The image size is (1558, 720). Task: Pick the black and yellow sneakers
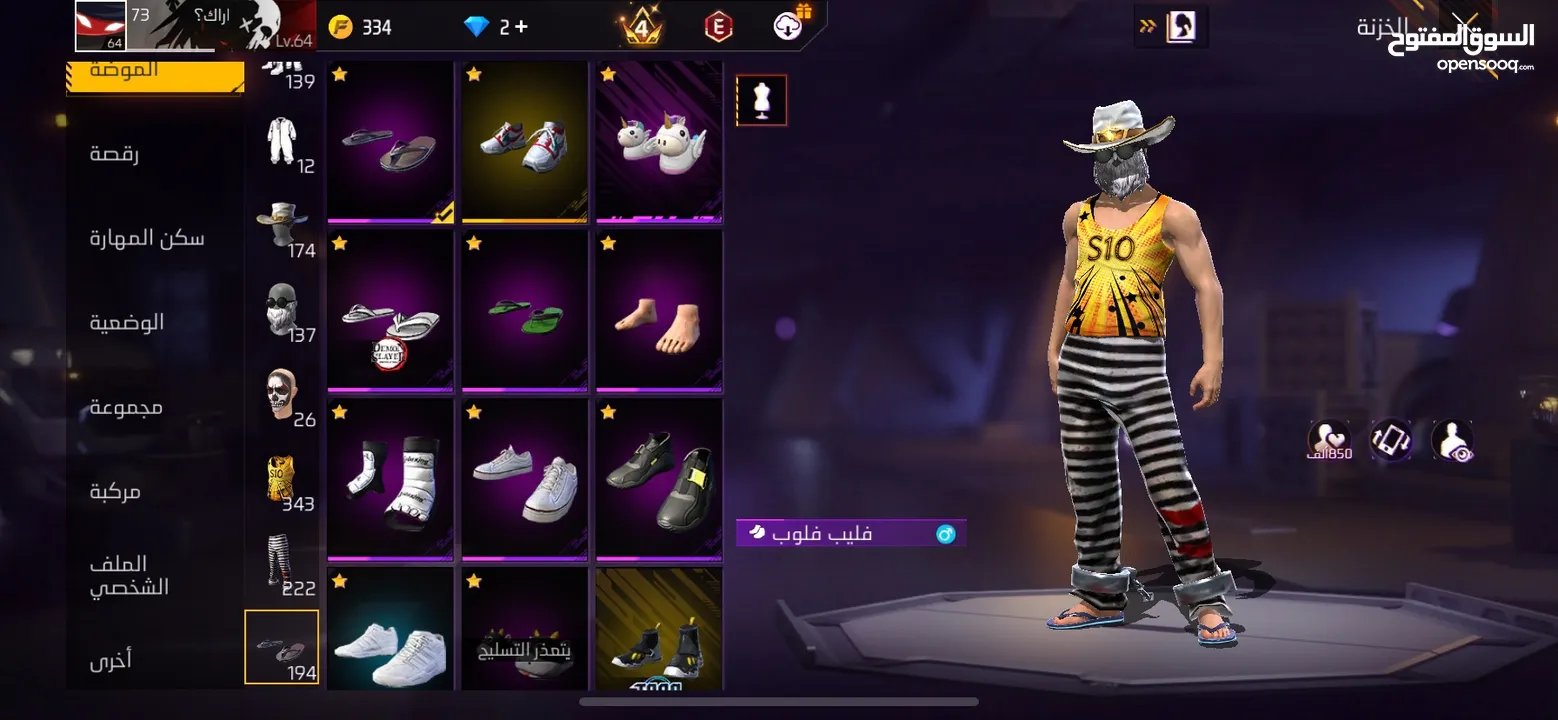659,480
